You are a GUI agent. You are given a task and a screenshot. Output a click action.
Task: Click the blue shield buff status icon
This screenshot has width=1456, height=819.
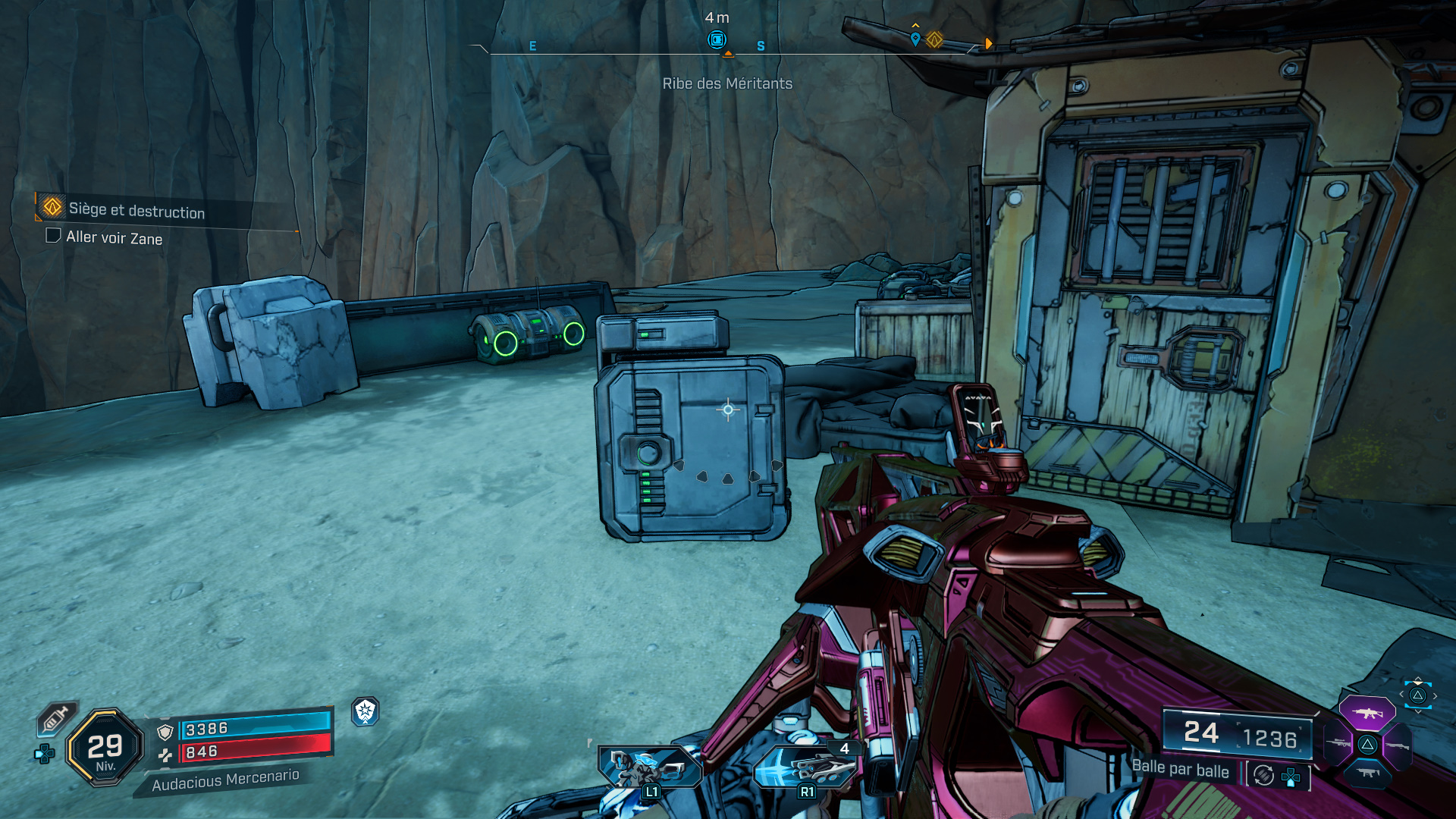click(366, 711)
